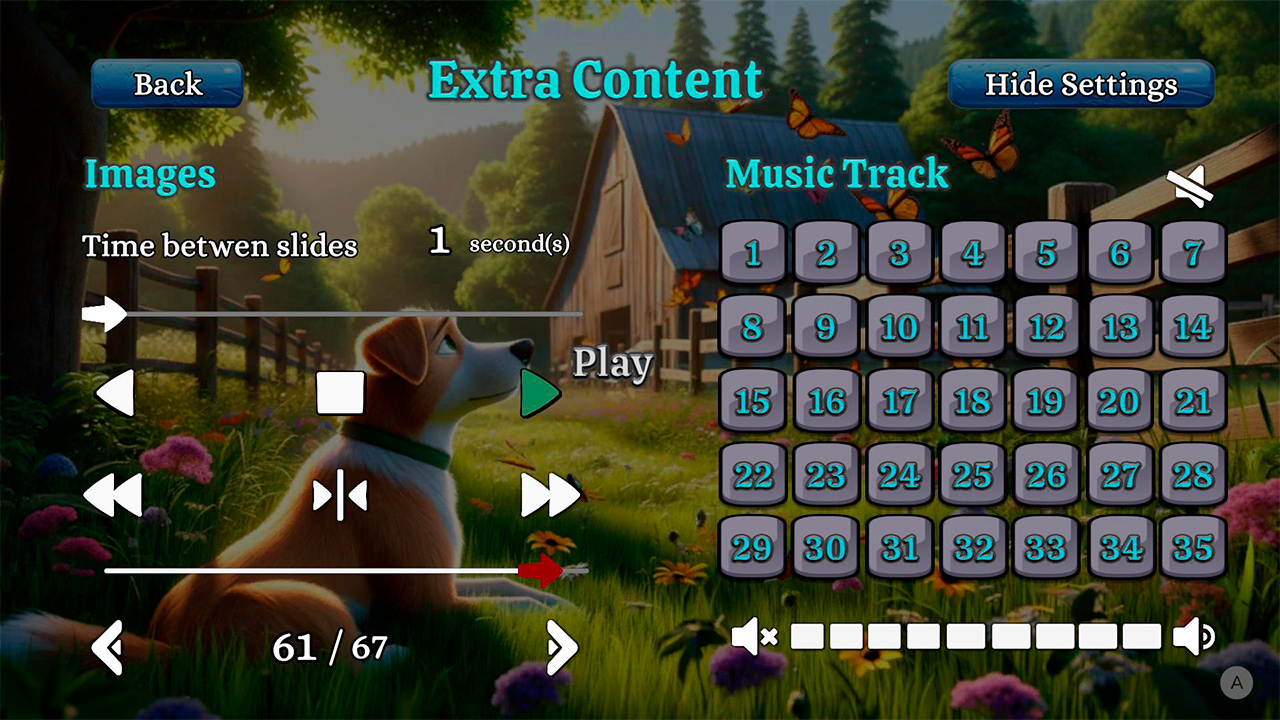Viewport: 1280px width, 720px height.
Task: Mute the music with the crossed speaker icon
Action: (755, 635)
